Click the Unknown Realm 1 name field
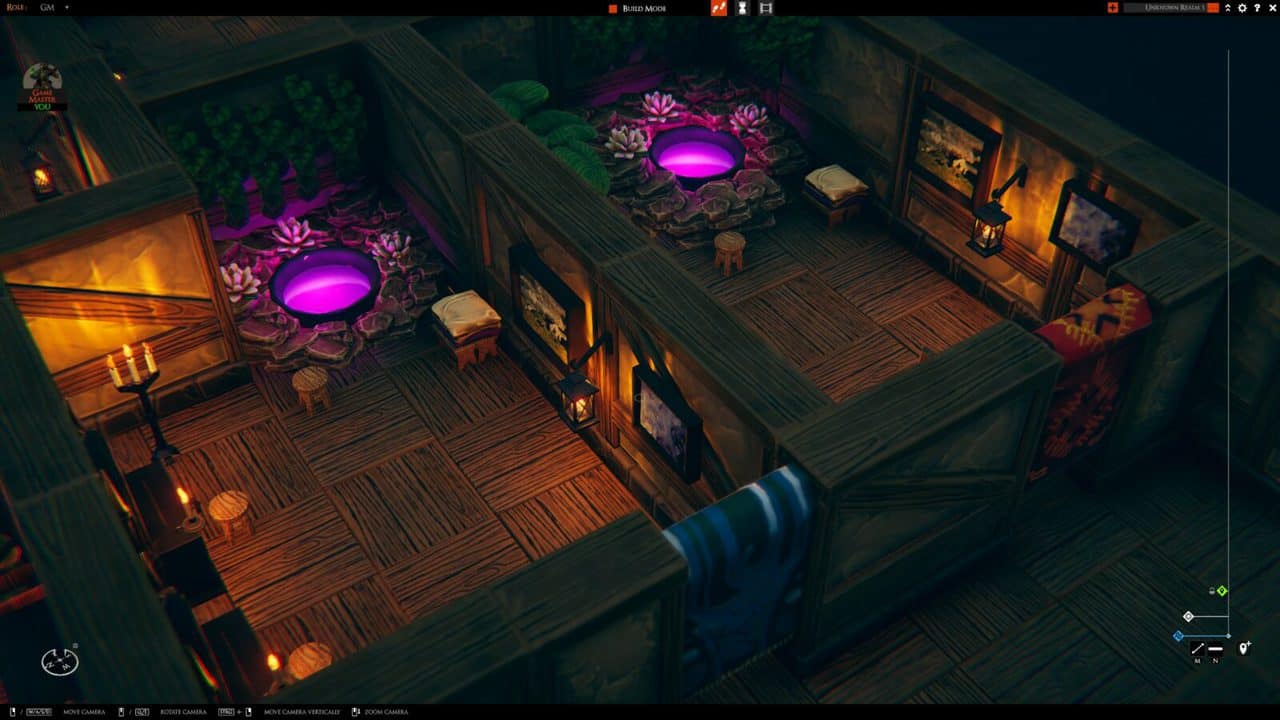1280x720 pixels. pyautogui.click(x=1165, y=8)
